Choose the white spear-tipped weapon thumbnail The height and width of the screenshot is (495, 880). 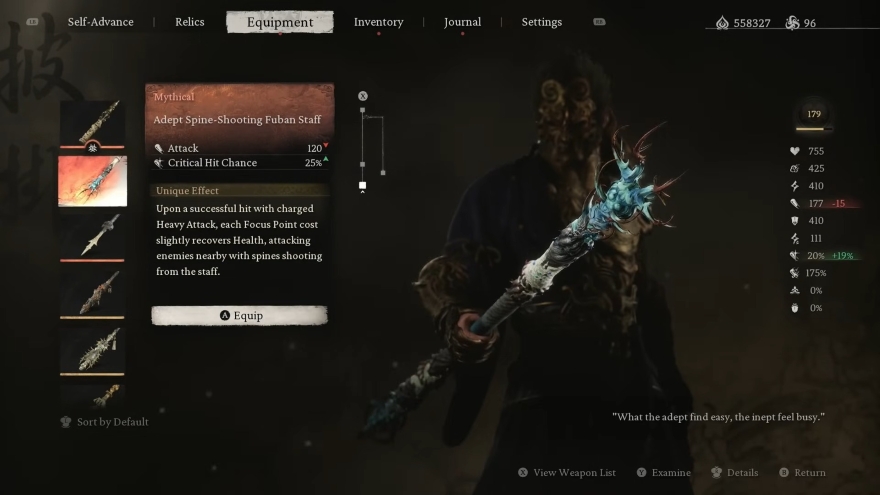tap(93, 236)
